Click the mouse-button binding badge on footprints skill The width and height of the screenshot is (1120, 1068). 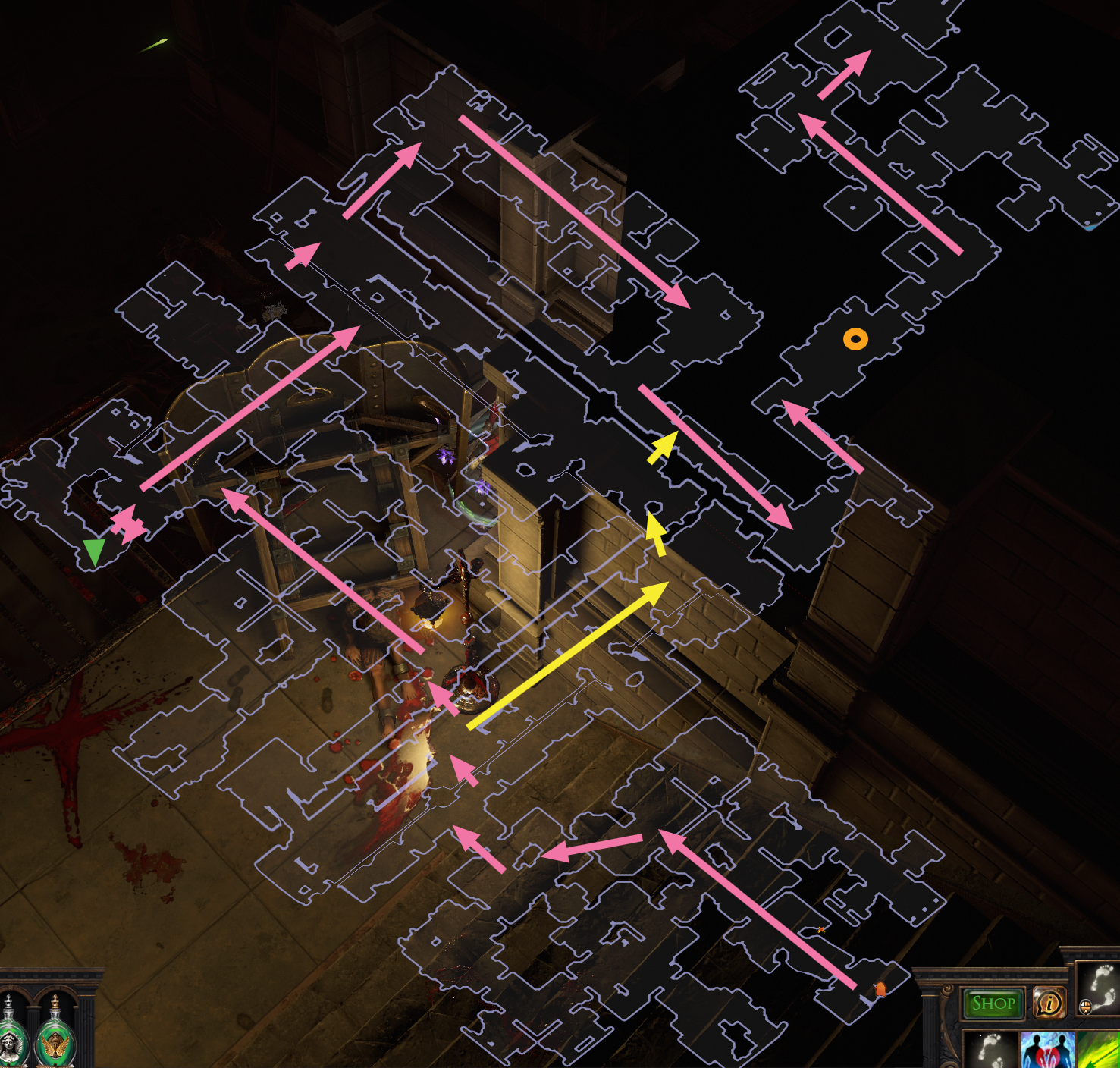point(1086,1007)
